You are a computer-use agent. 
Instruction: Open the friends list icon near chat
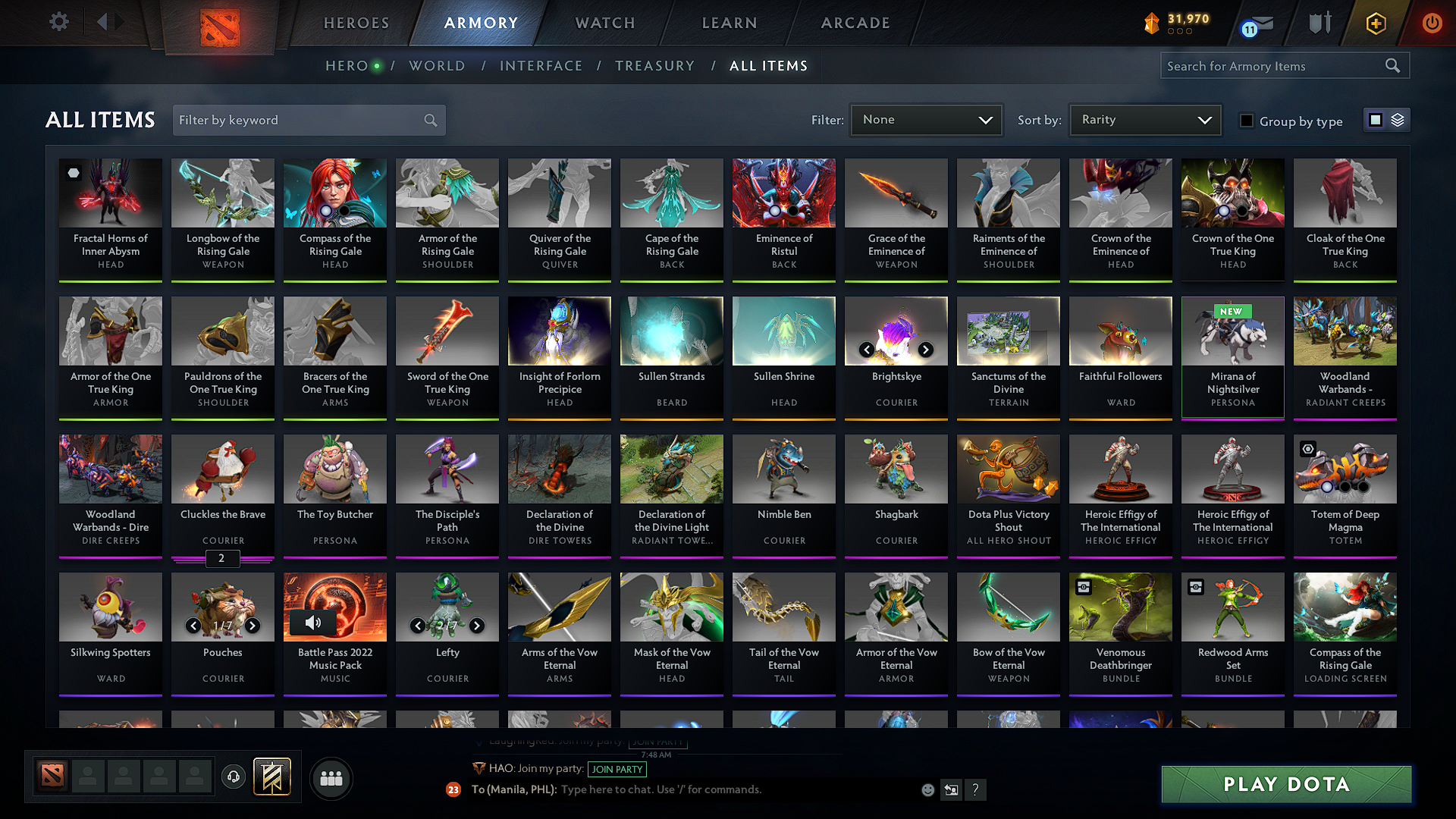click(331, 778)
